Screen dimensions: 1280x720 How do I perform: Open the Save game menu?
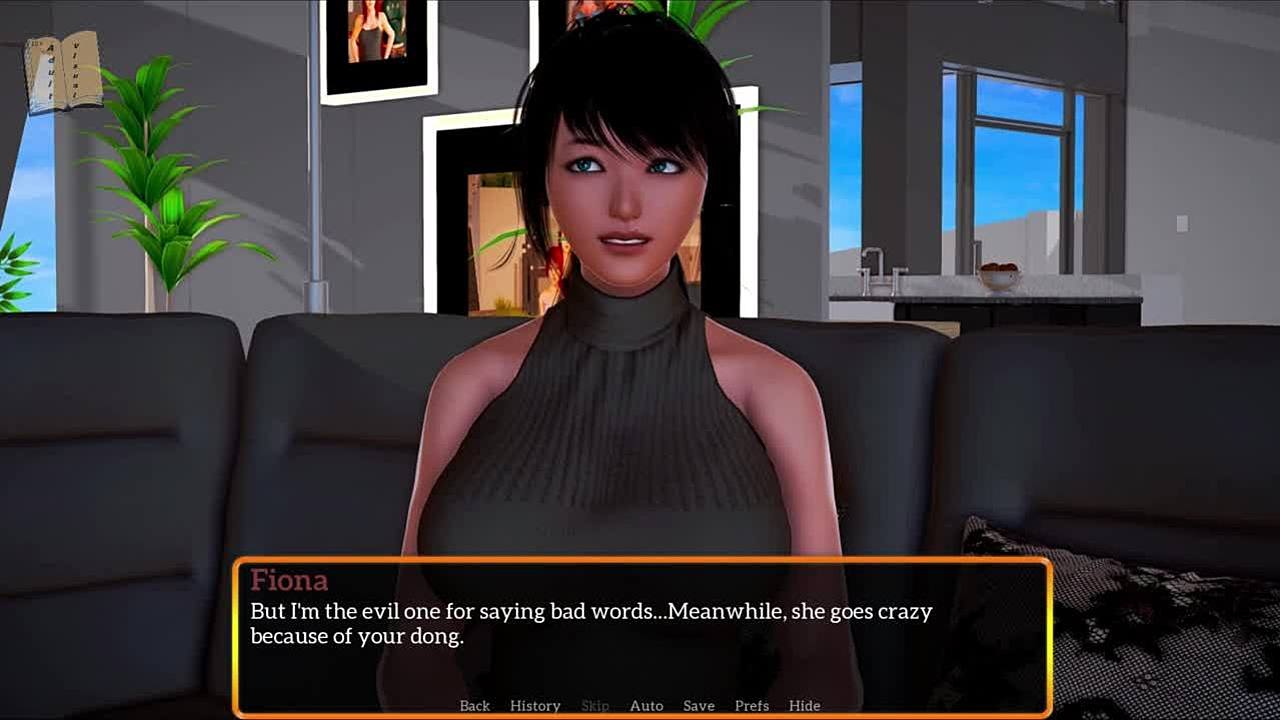(x=698, y=706)
